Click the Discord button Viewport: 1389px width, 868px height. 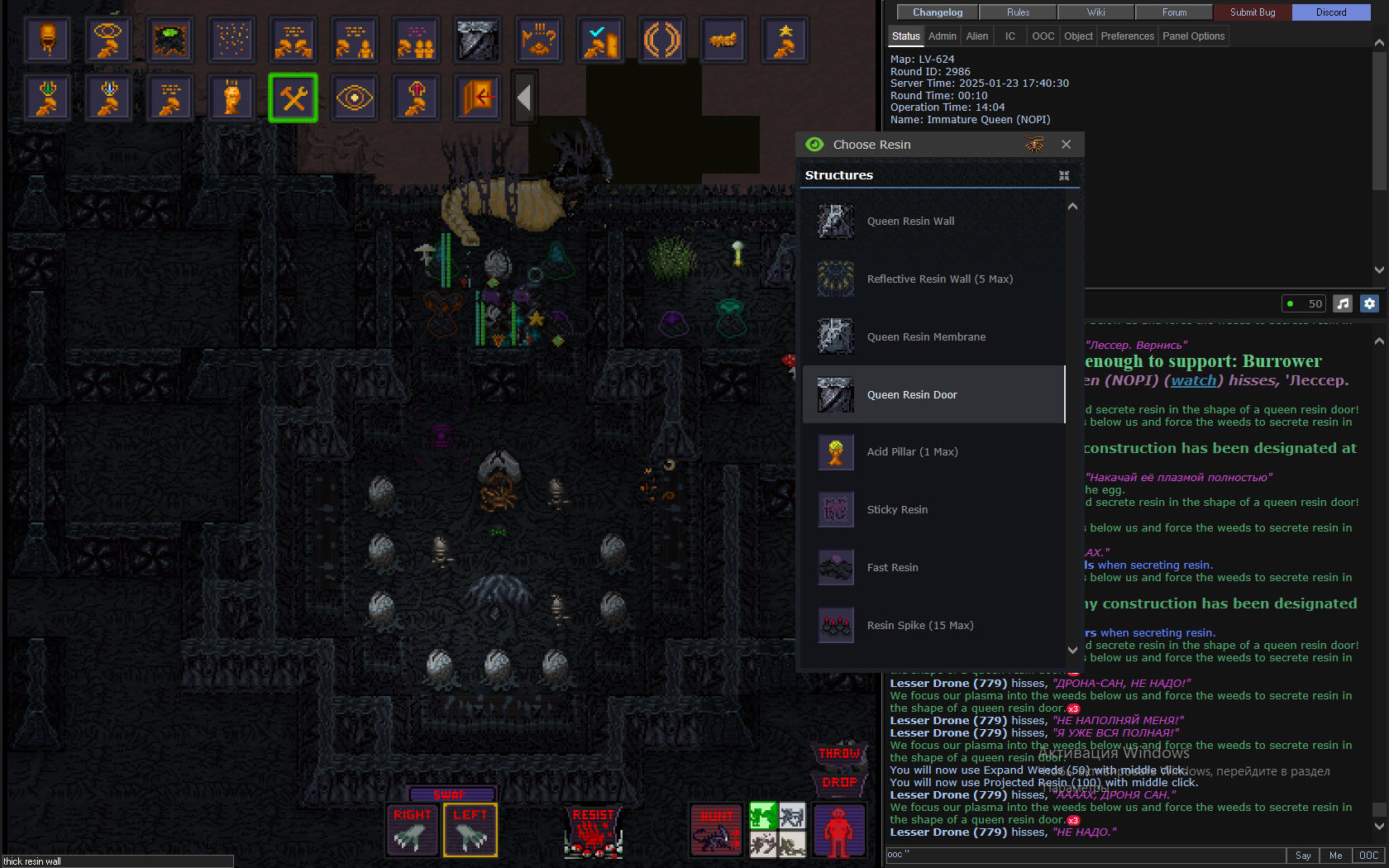[x=1330, y=12]
